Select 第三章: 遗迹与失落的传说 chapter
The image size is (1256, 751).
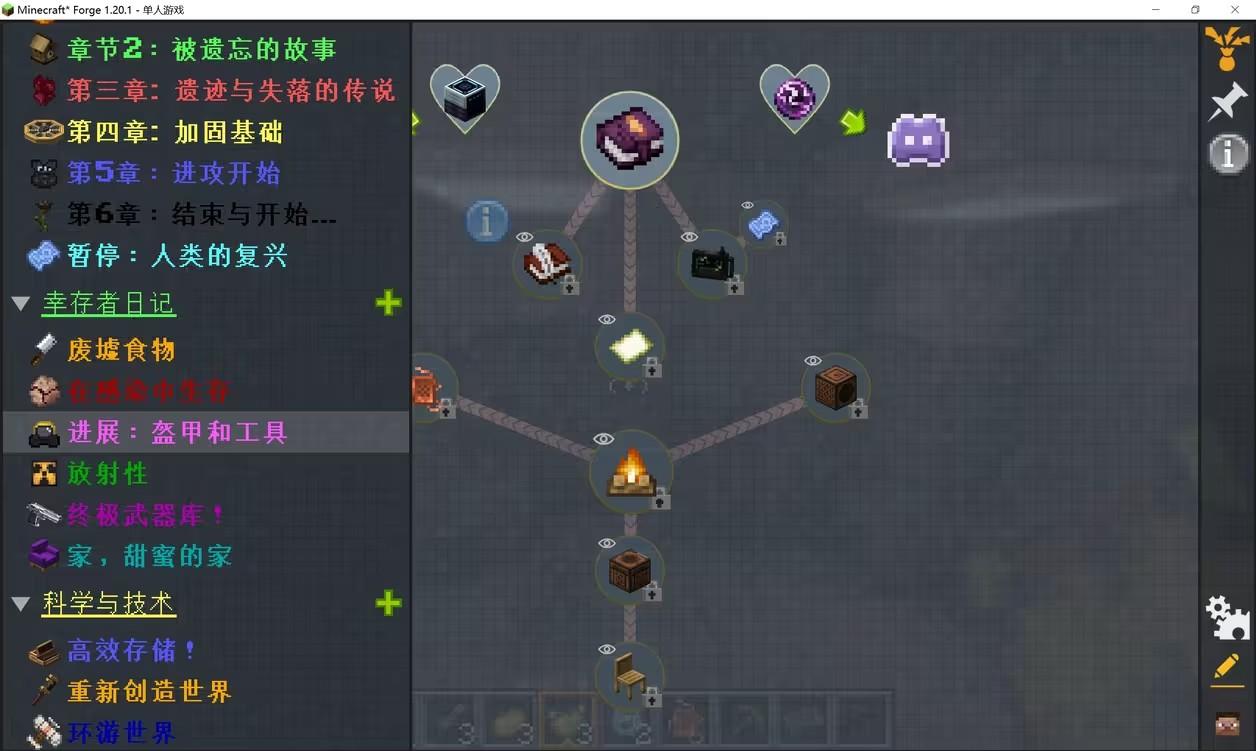pos(230,90)
